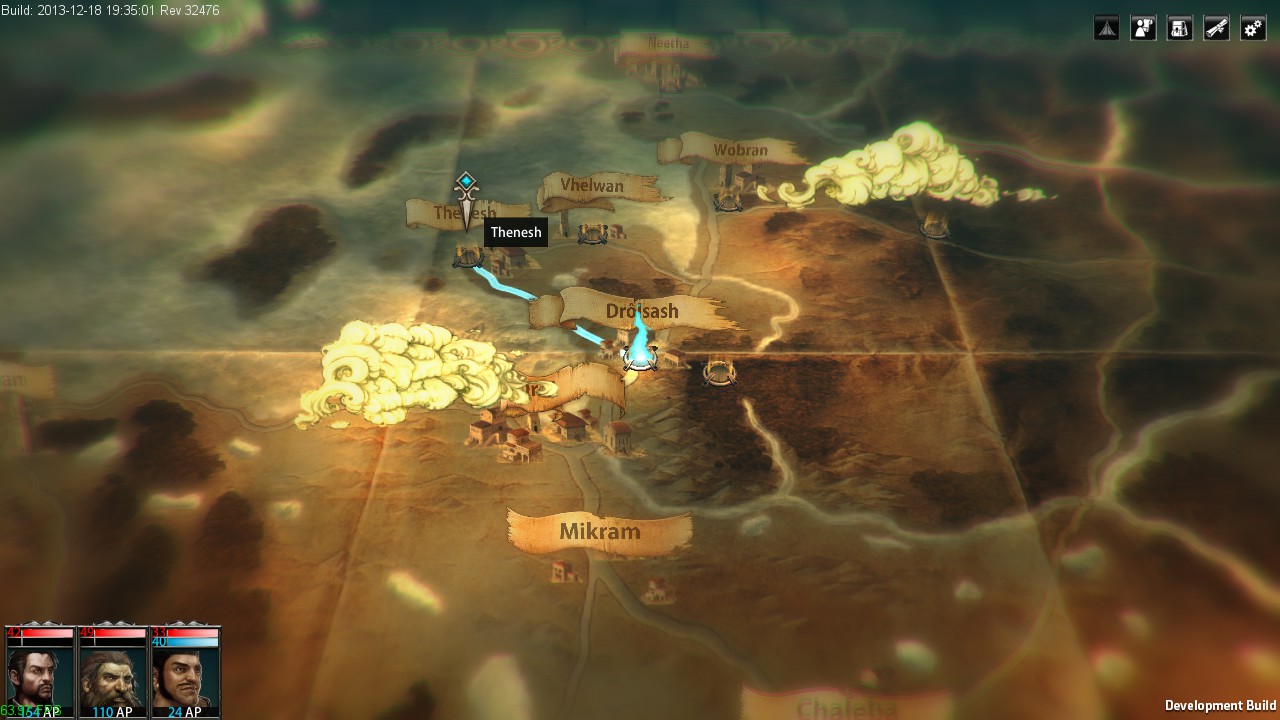This screenshot has height=720, width=1280.
Task: Select the Vhelwan town marker
Action: click(593, 233)
